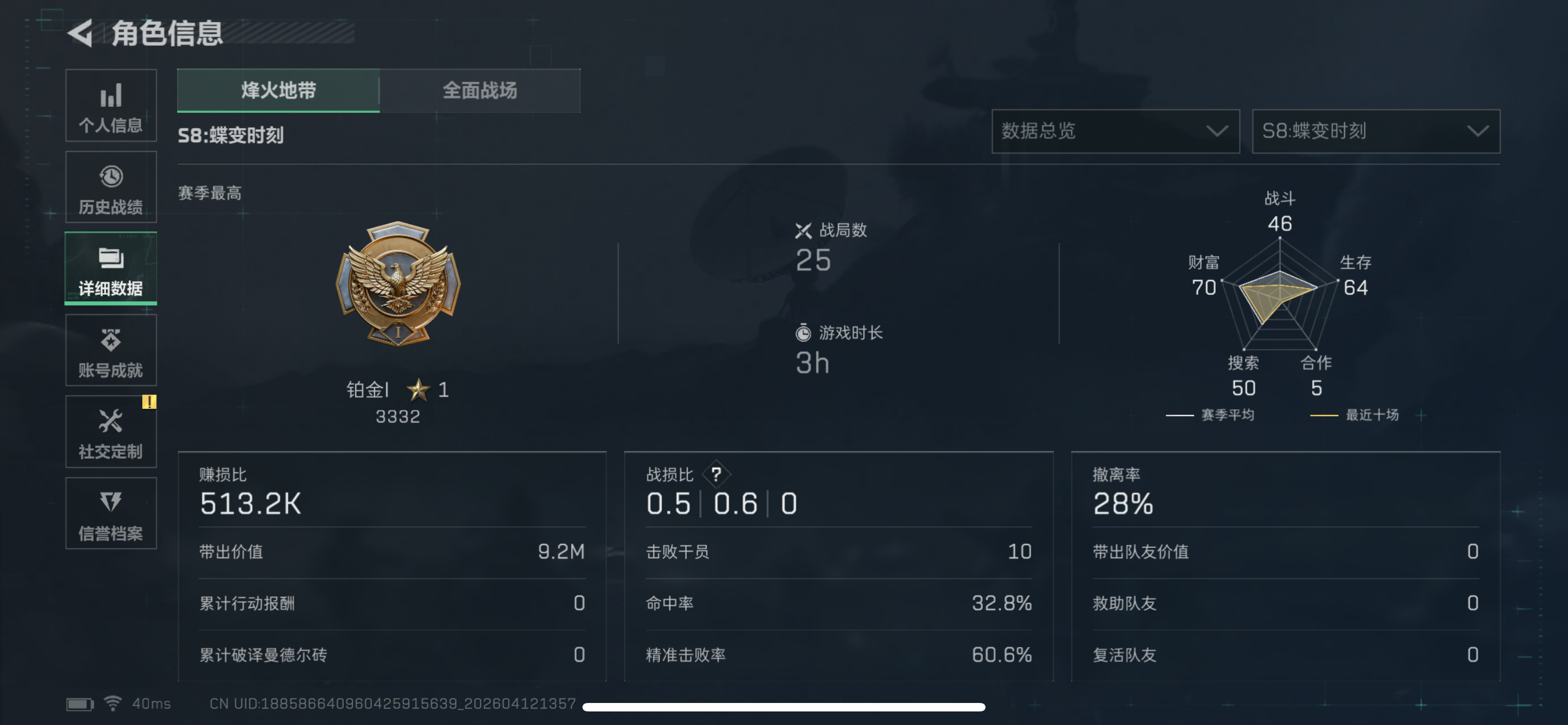Screen dimensions: 1568x725
Task: Open the S8:蝶变时刻 season dropdown
Action: pyautogui.click(x=1376, y=132)
